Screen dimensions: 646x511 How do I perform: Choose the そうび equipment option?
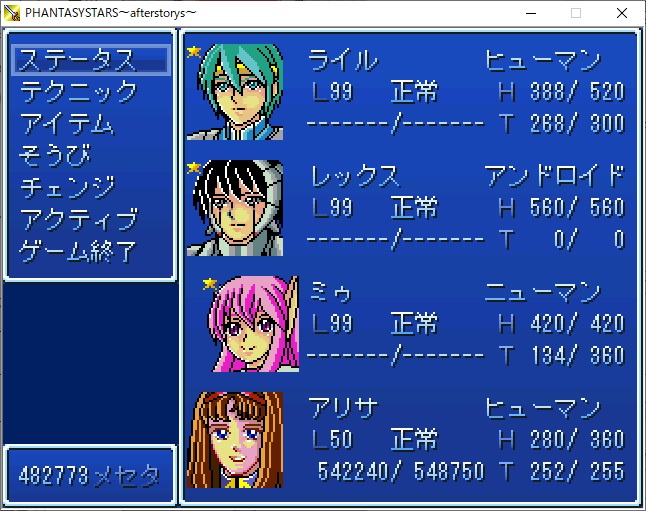coord(55,156)
